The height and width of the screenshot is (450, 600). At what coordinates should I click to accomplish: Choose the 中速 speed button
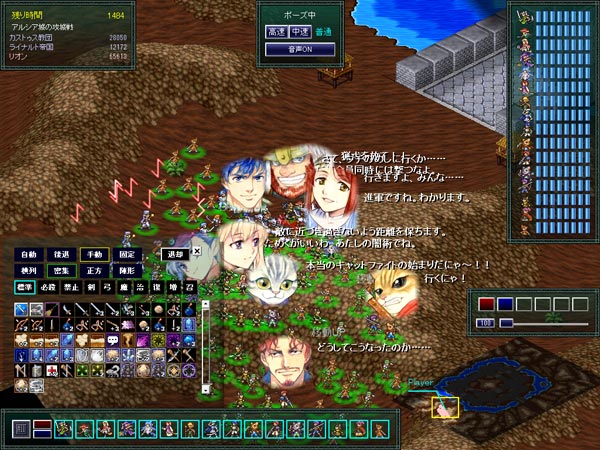[300, 32]
